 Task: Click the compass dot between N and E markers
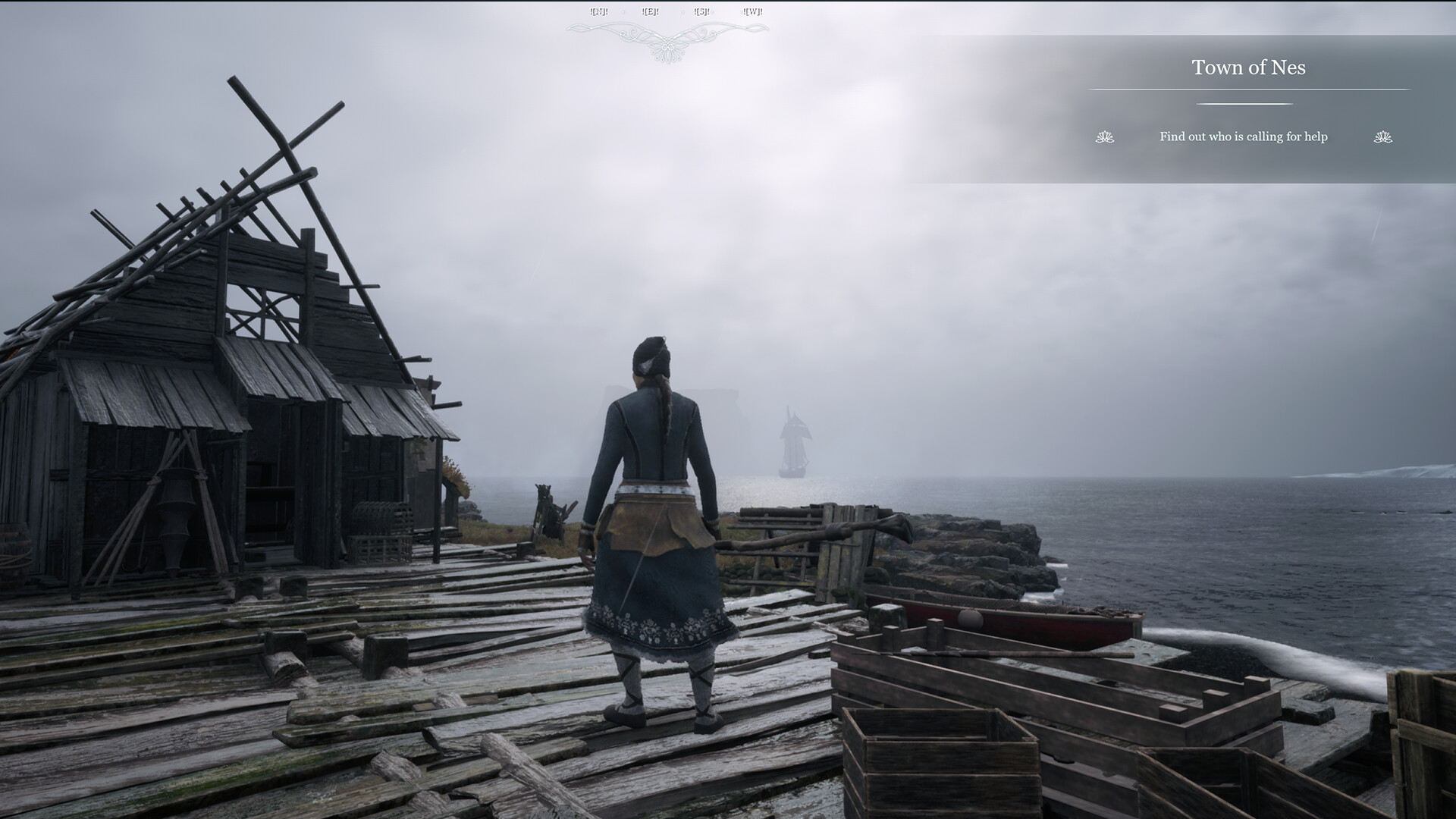(x=624, y=11)
